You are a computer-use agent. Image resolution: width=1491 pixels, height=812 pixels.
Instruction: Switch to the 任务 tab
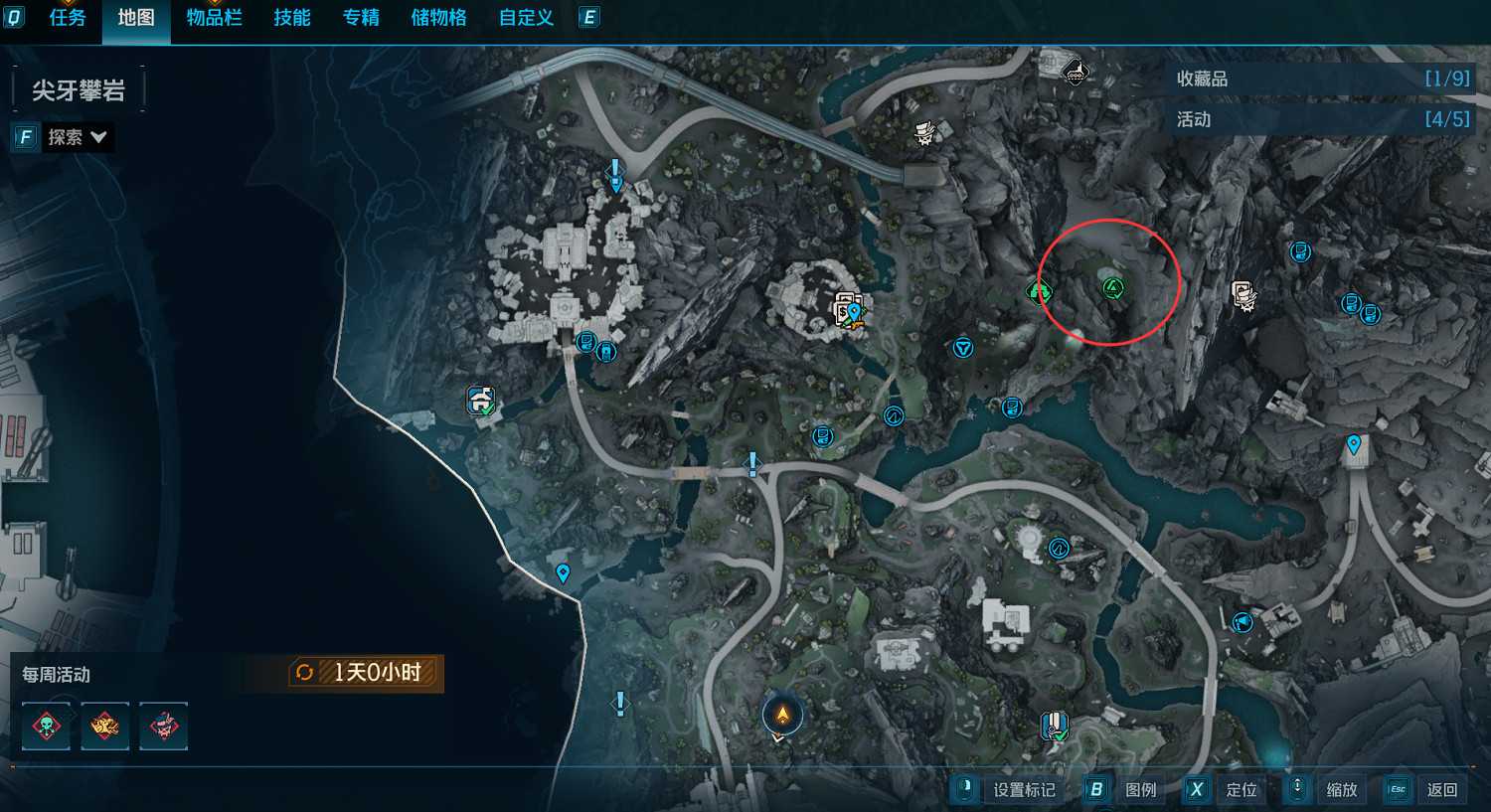[68, 18]
